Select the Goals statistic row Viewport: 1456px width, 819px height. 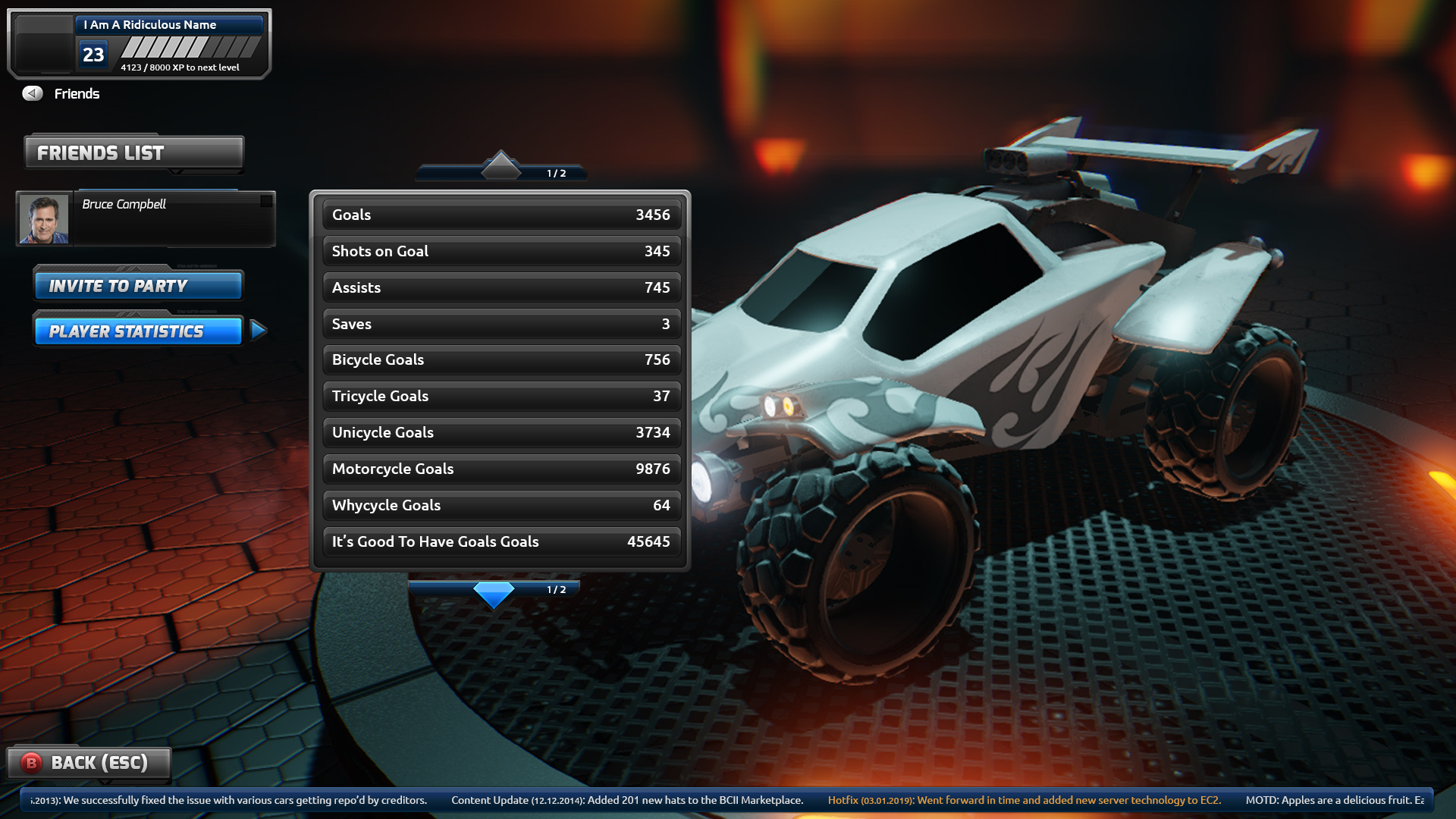tap(500, 215)
